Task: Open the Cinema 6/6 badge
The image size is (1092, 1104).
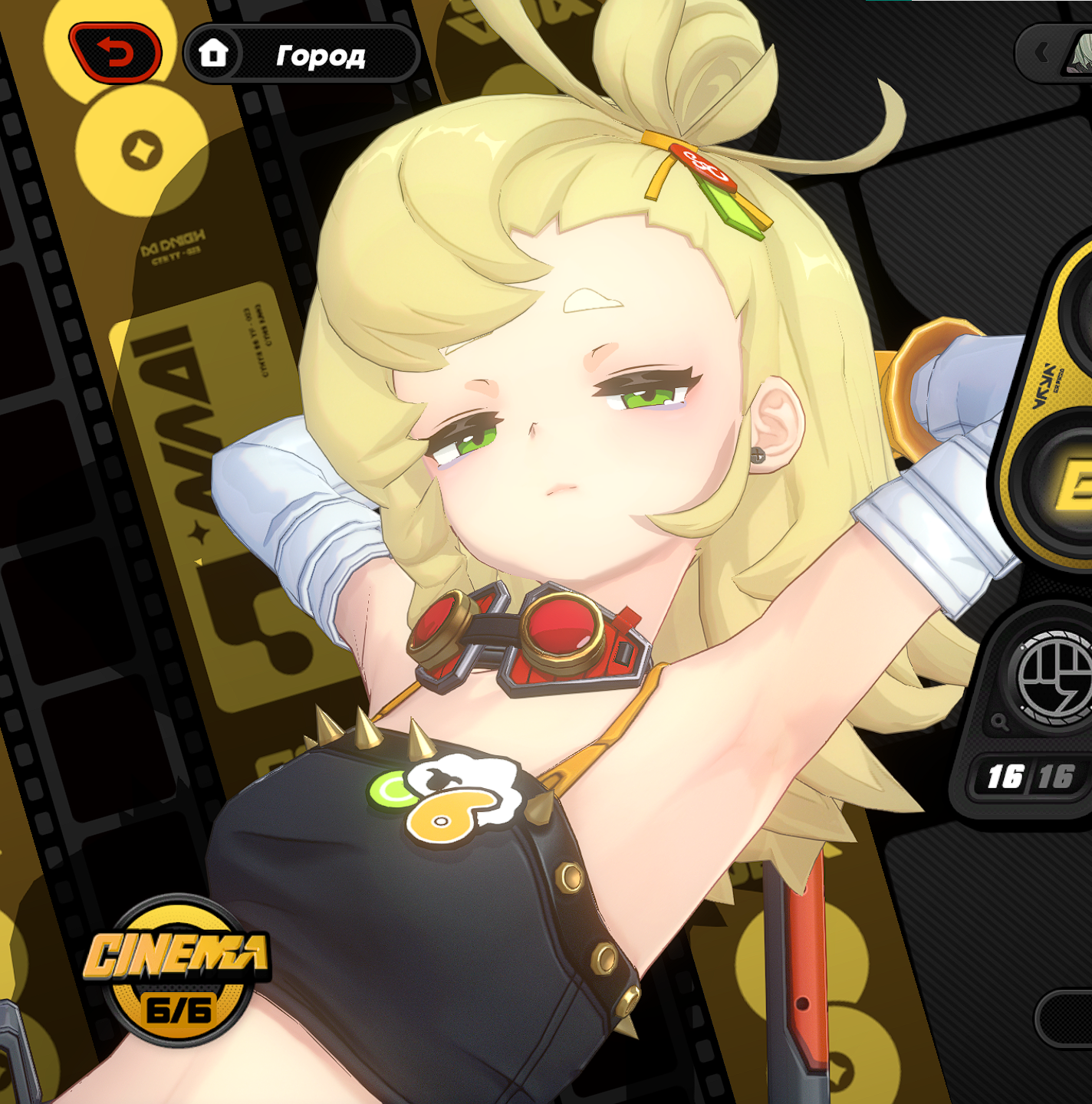Action: [177, 971]
